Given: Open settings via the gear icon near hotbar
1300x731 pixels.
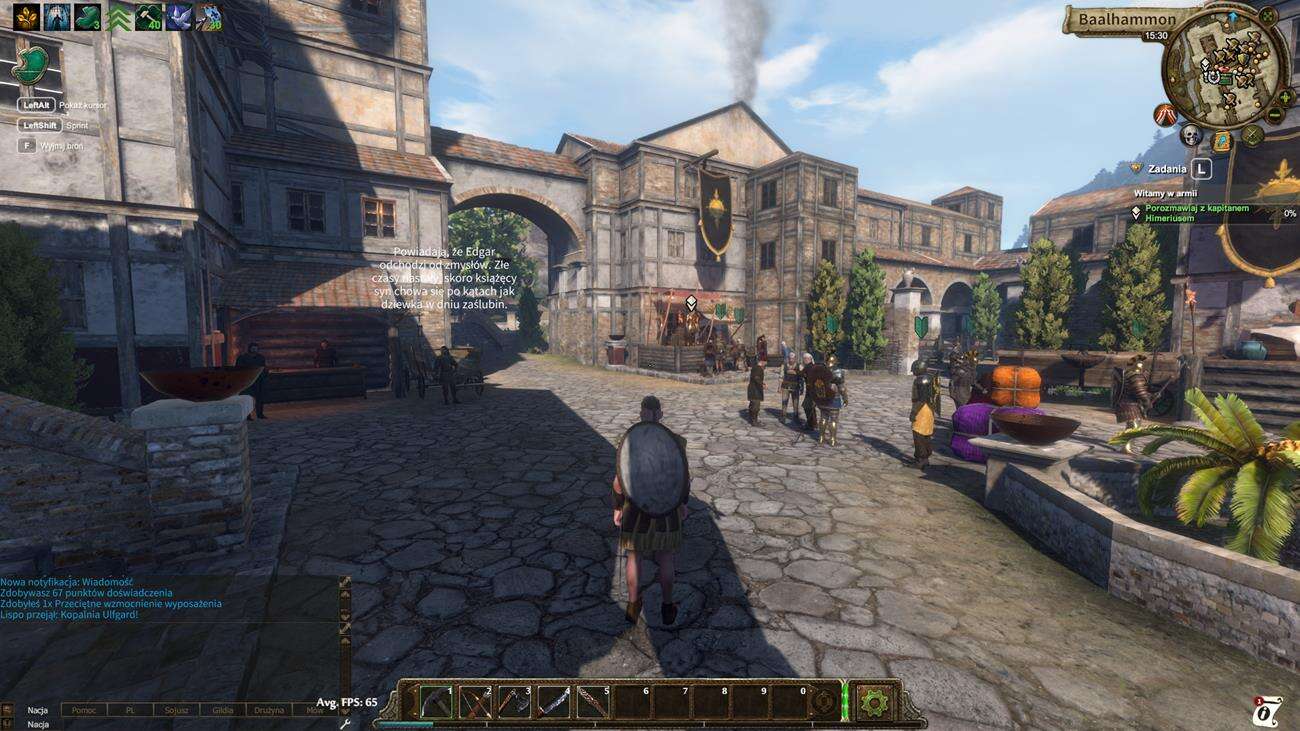Looking at the screenshot, I should tap(876, 701).
